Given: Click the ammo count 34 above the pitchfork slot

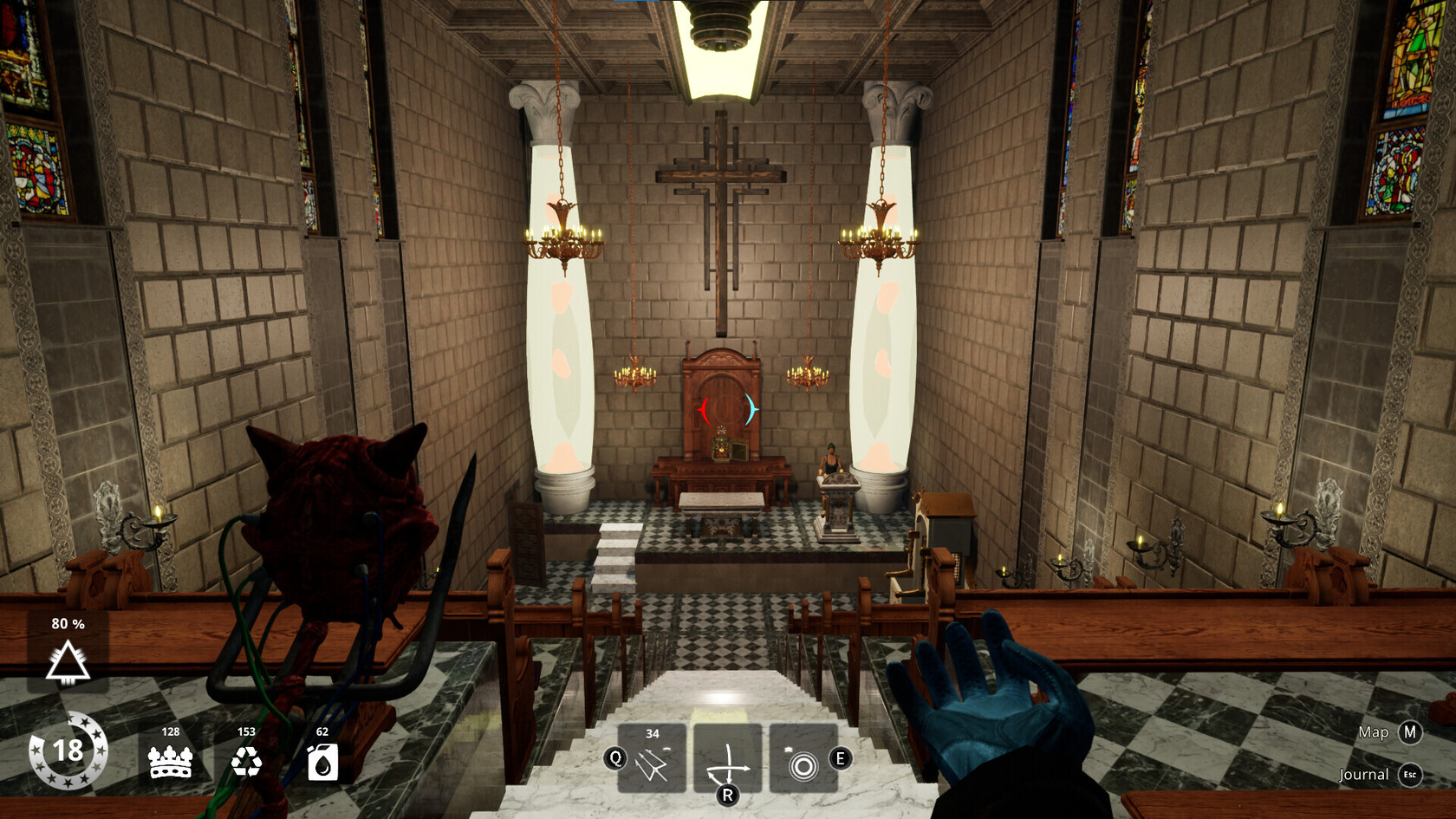Looking at the screenshot, I should (x=653, y=732).
